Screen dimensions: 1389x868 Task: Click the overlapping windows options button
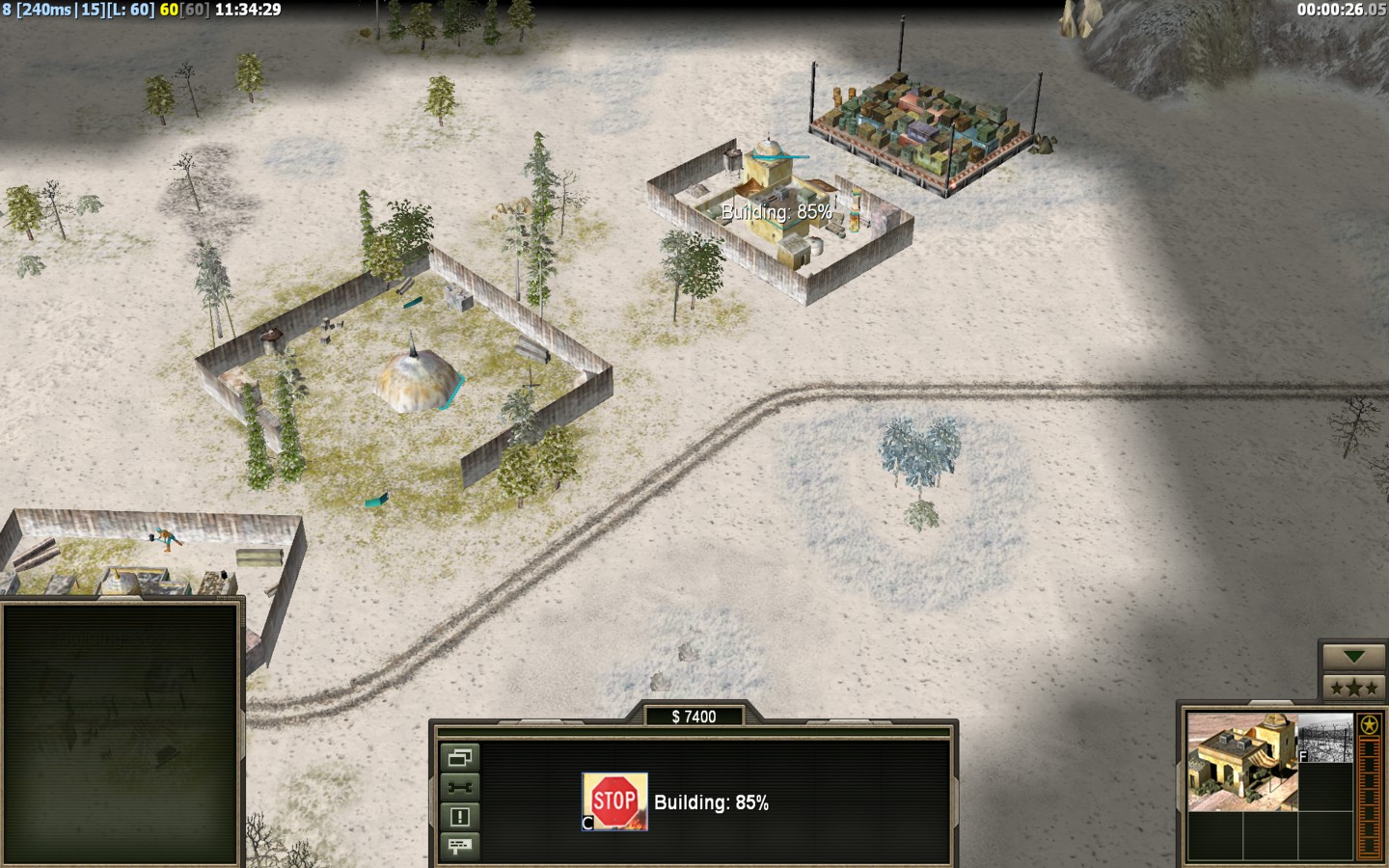(x=459, y=757)
